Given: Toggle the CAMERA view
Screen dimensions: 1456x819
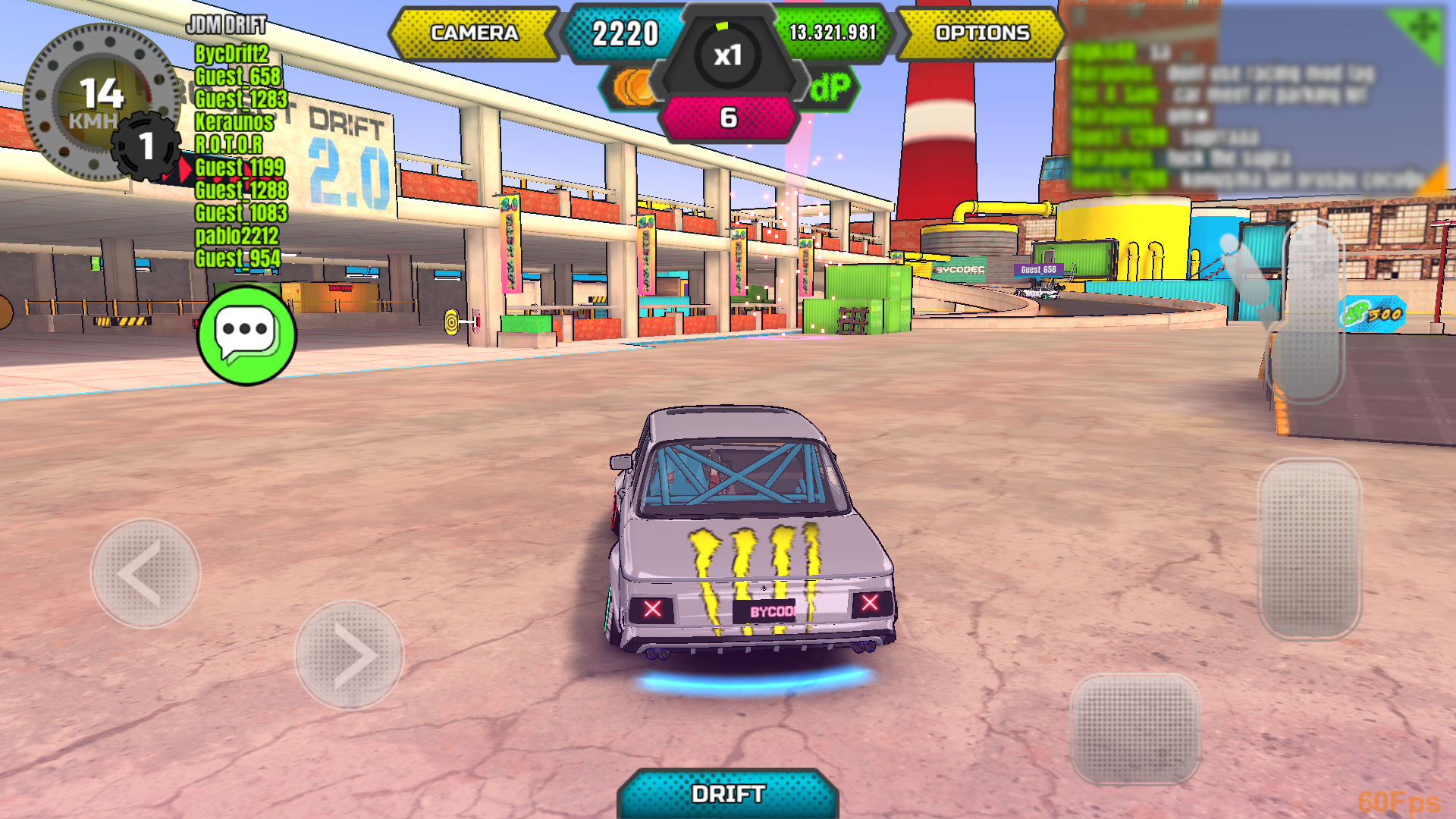Looking at the screenshot, I should [474, 33].
